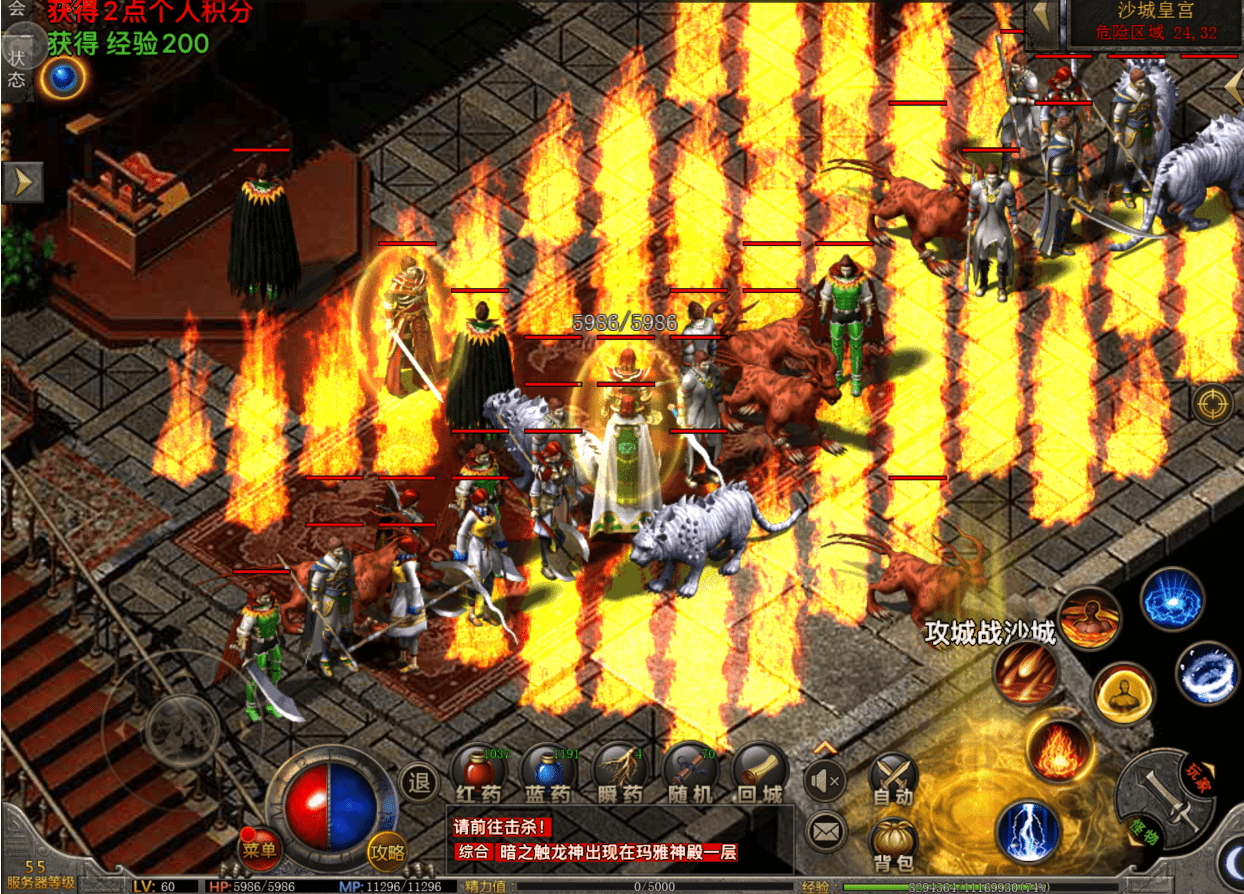Viewport: 1244px width, 894px height.
Task: Toggle 自动 auto-combat mode
Action: pos(893,777)
